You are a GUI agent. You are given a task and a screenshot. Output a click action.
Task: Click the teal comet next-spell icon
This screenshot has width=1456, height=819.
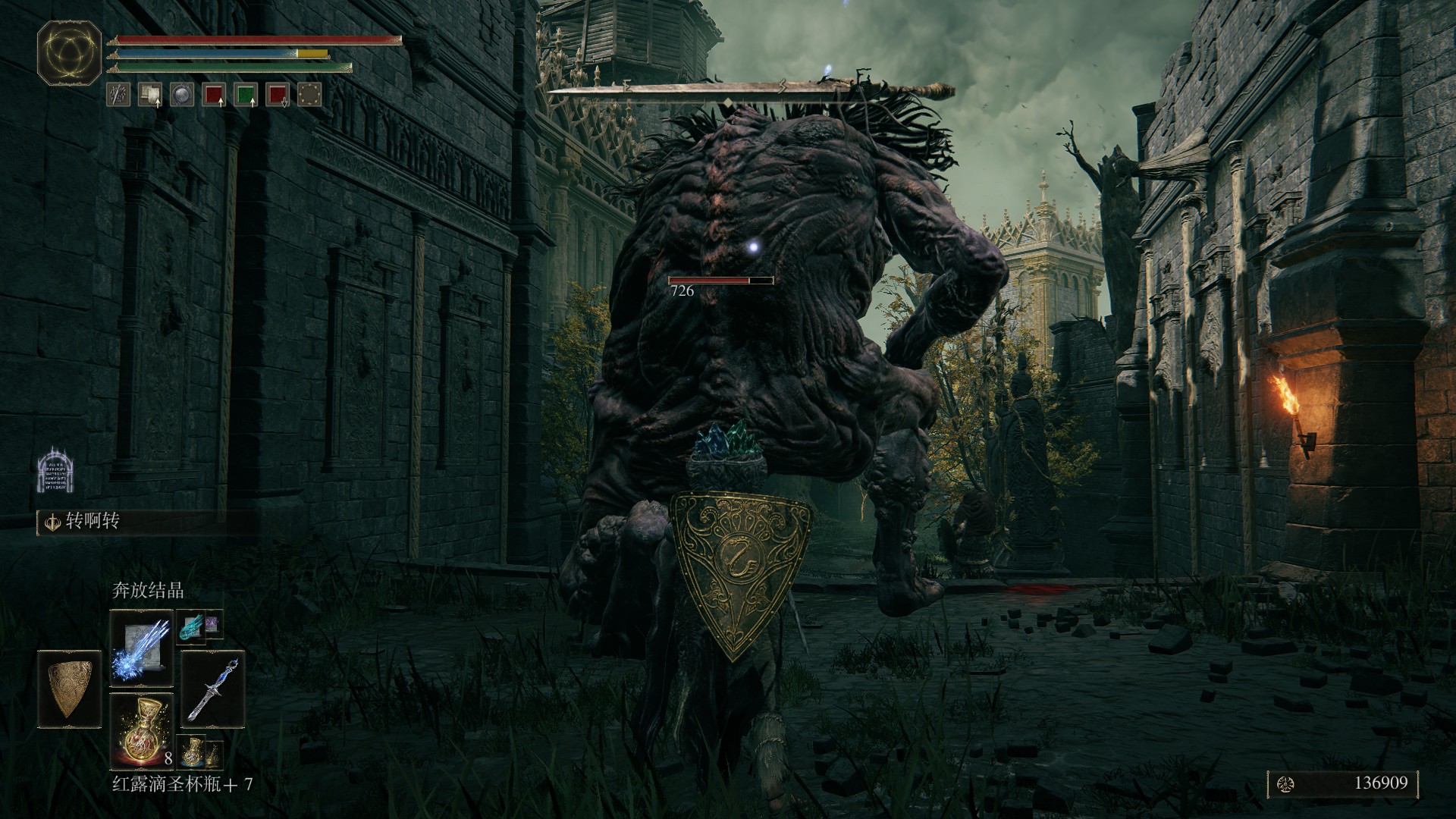(190, 625)
